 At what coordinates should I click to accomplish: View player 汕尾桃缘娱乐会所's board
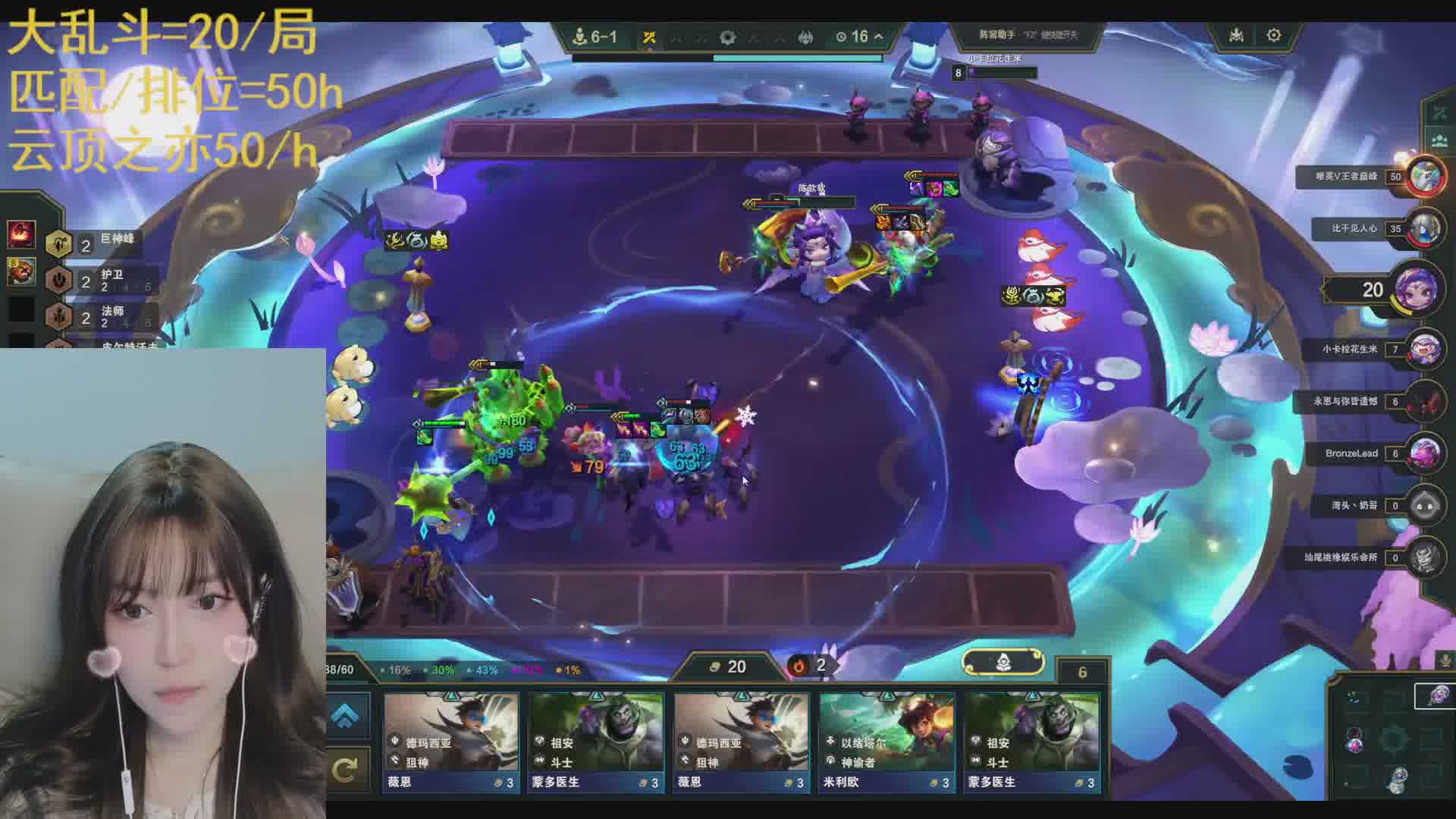(x=1425, y=557)
